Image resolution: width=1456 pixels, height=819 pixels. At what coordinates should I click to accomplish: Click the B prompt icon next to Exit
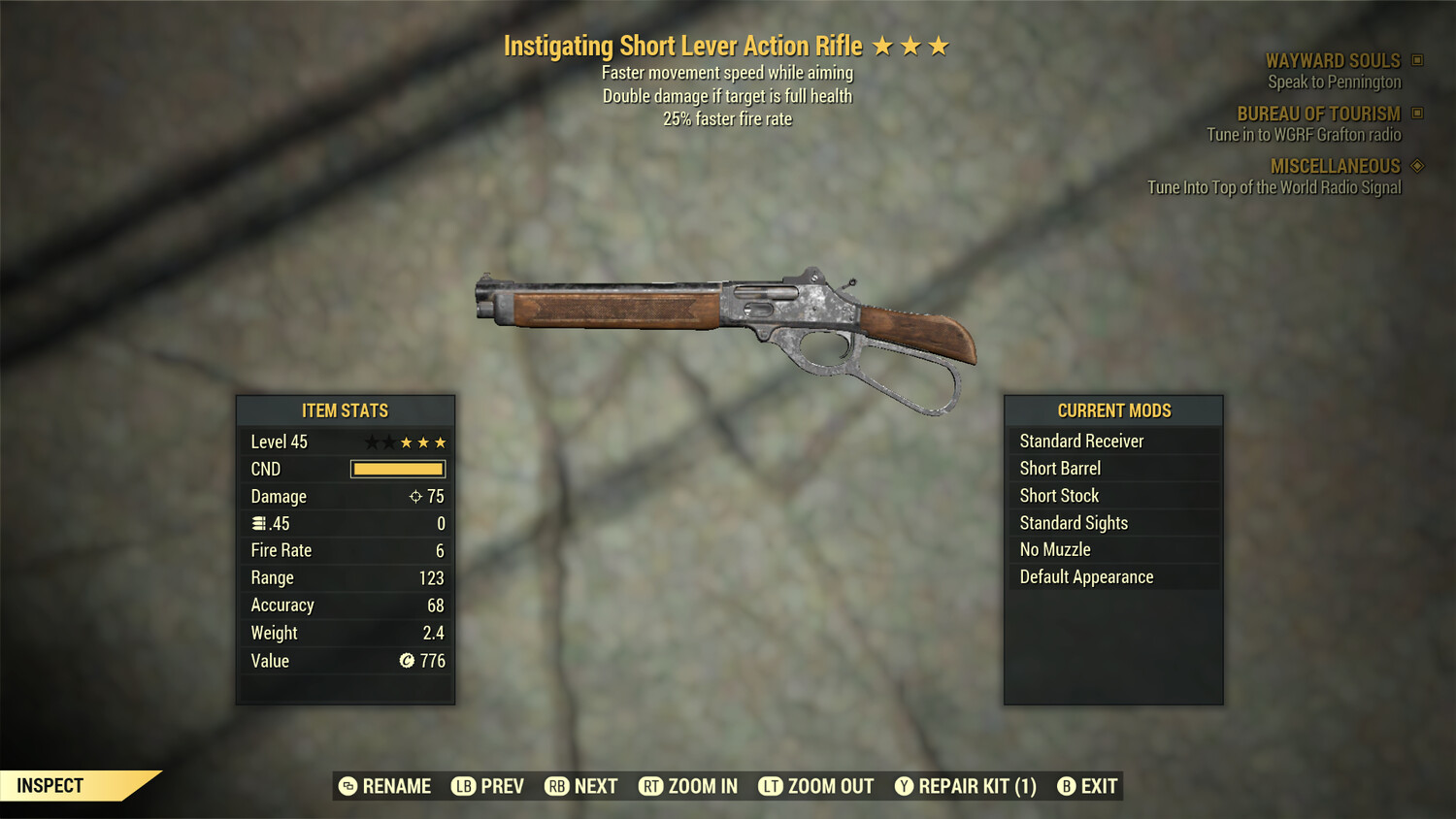point(1068,786)
